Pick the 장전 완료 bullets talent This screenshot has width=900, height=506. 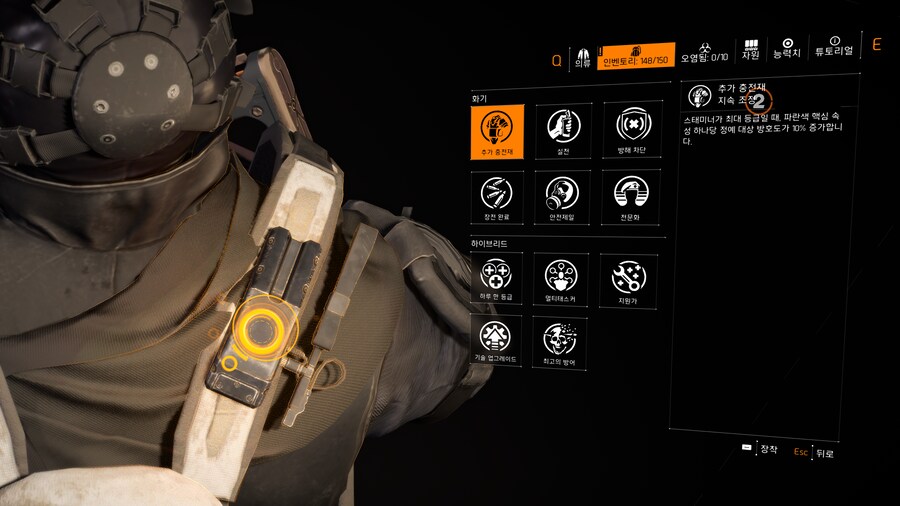tap(497, 197)
